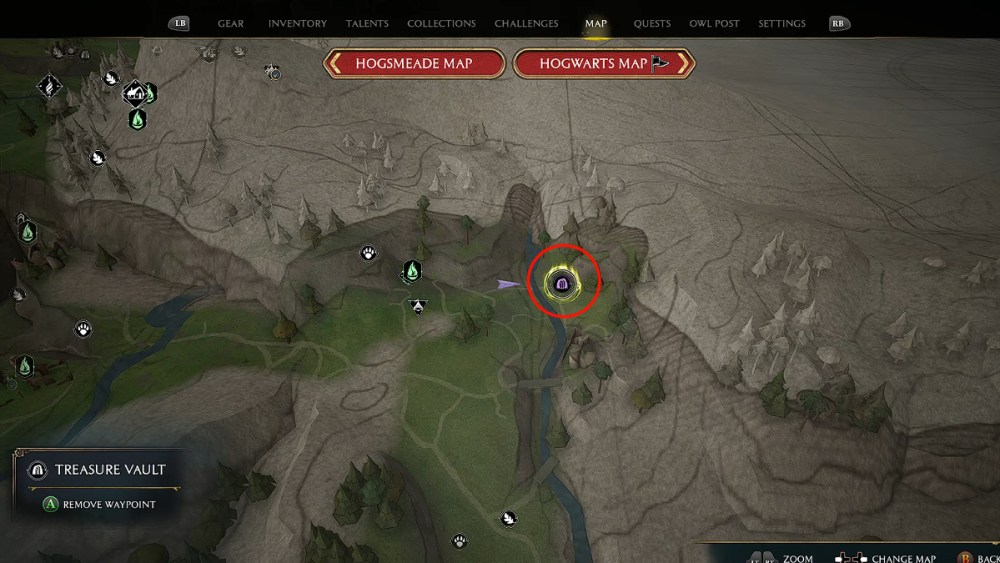This screenshot has width=1000, height=563.
Task: Switch to the Hogwarts Map
Action: 603,64
